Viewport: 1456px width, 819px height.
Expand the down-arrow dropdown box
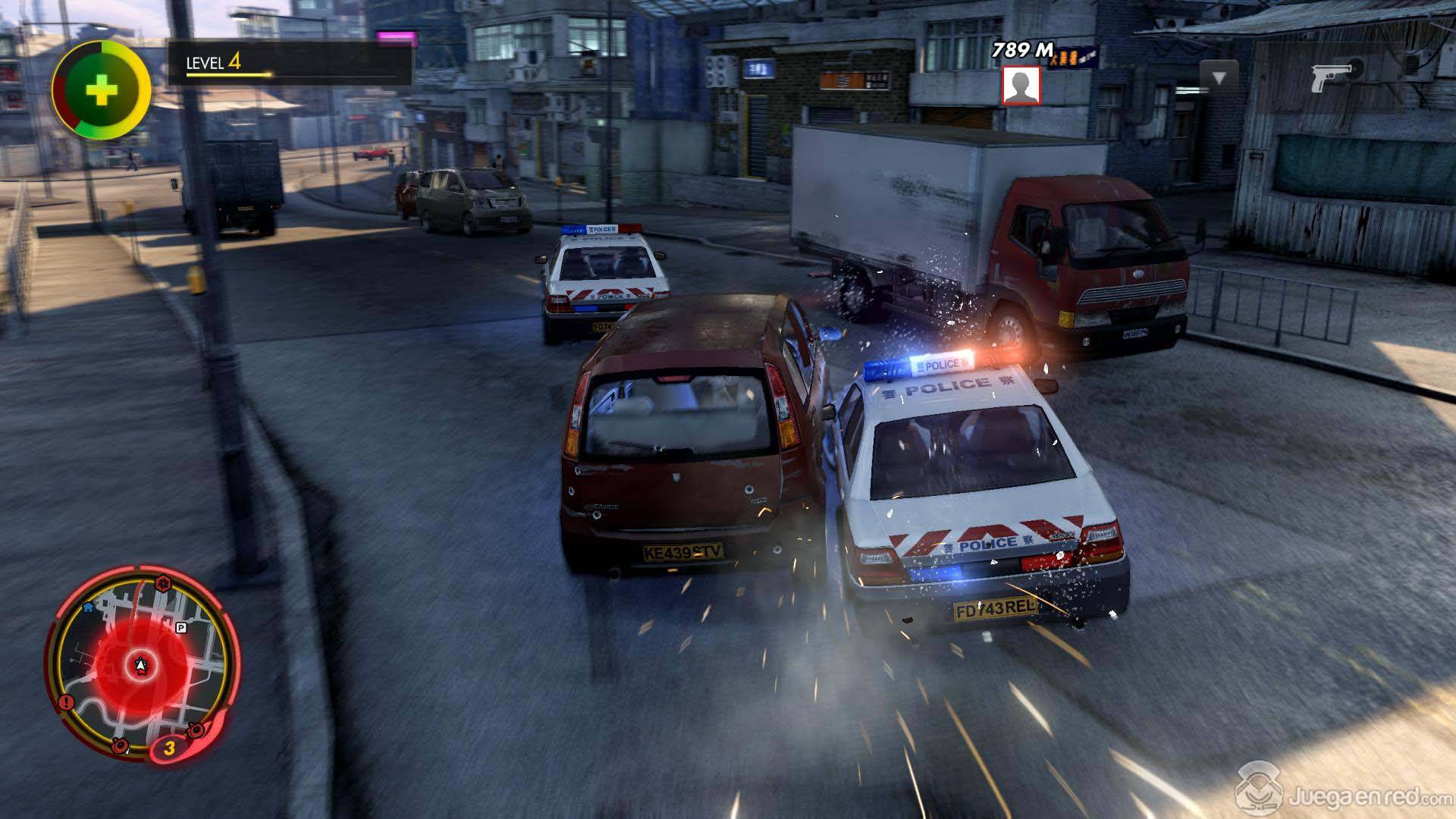[x=1219, y=78]
